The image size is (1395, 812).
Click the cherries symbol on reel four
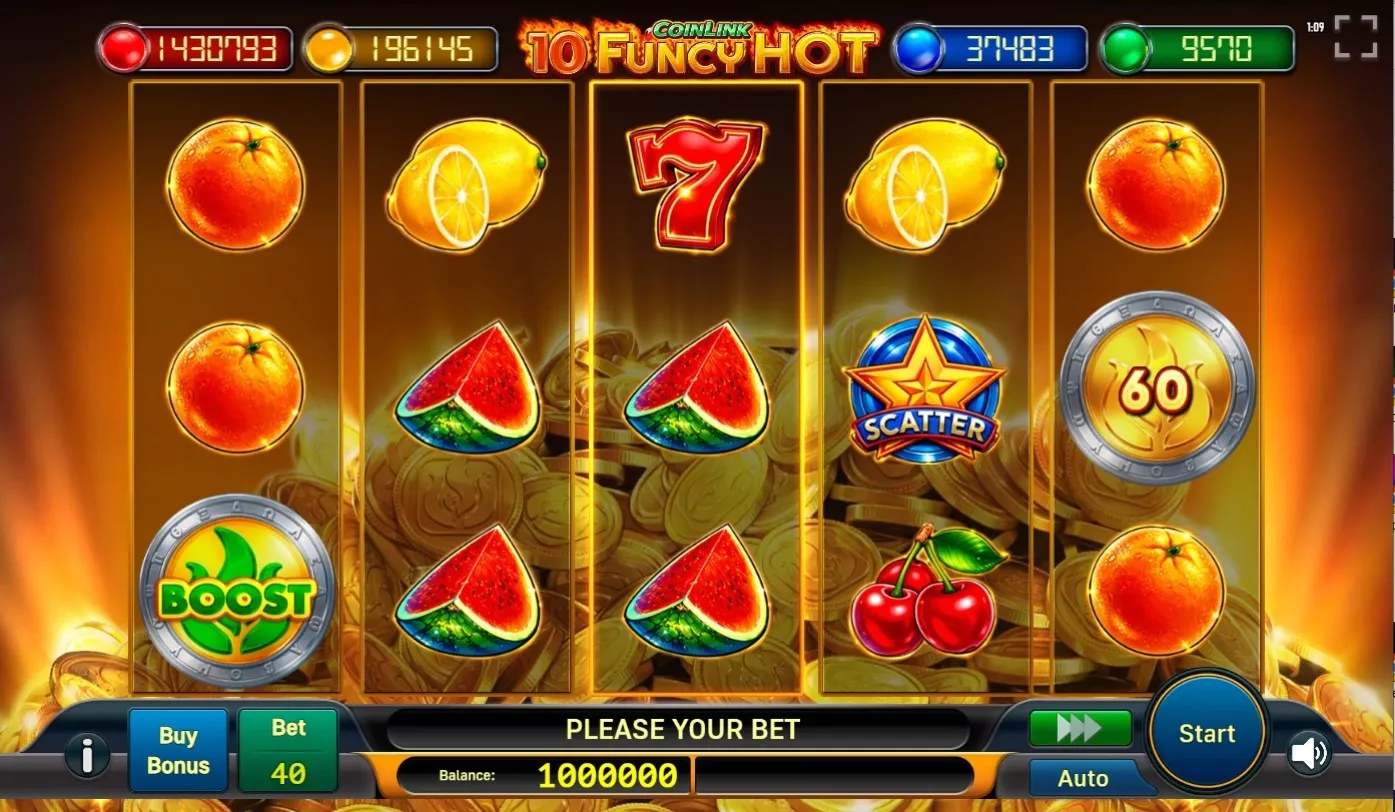924,595
